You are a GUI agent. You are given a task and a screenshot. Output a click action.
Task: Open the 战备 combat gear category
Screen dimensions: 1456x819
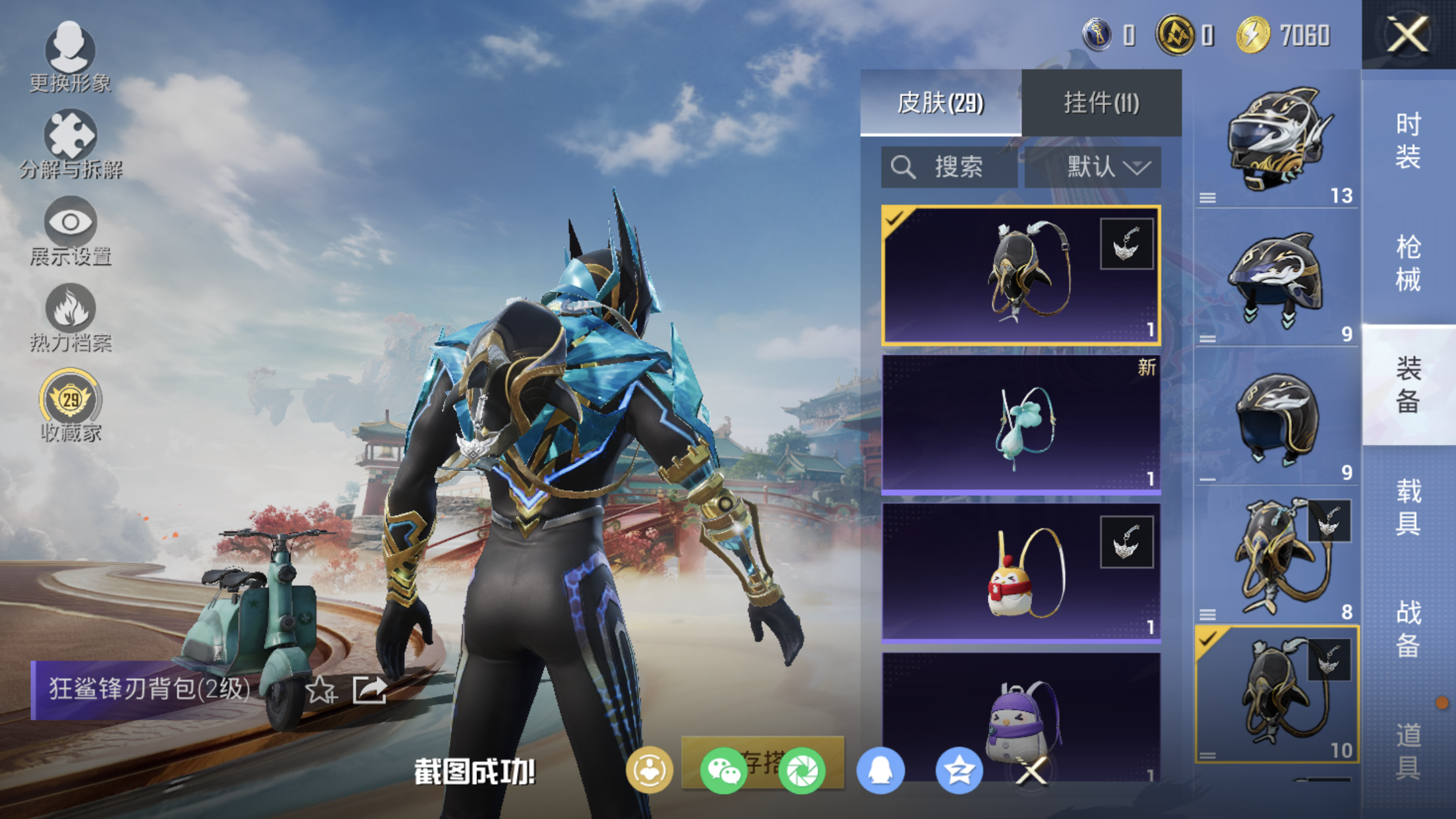click(x=1408, y=628)
